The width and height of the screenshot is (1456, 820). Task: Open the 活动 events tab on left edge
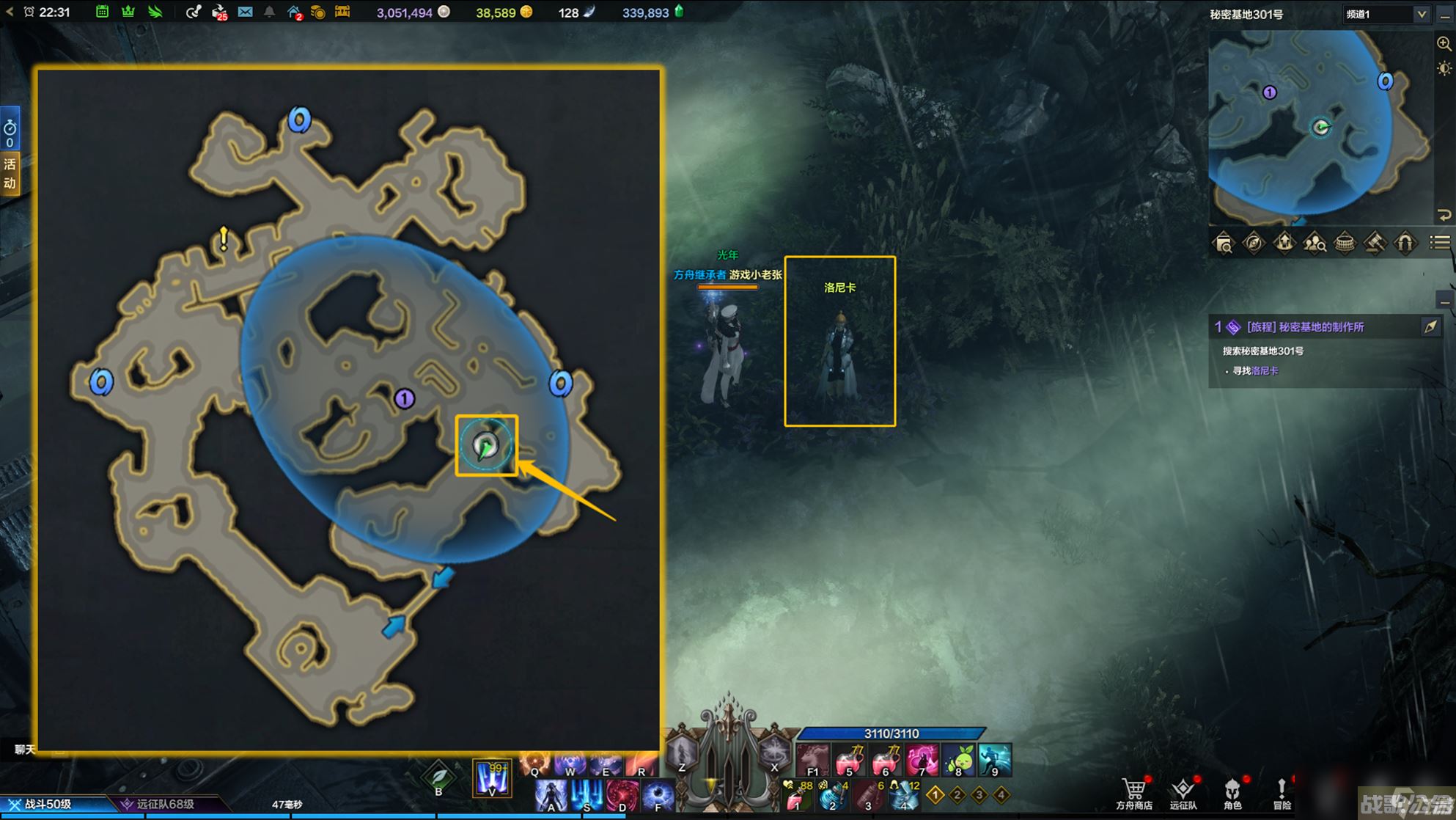coord(10,173)
